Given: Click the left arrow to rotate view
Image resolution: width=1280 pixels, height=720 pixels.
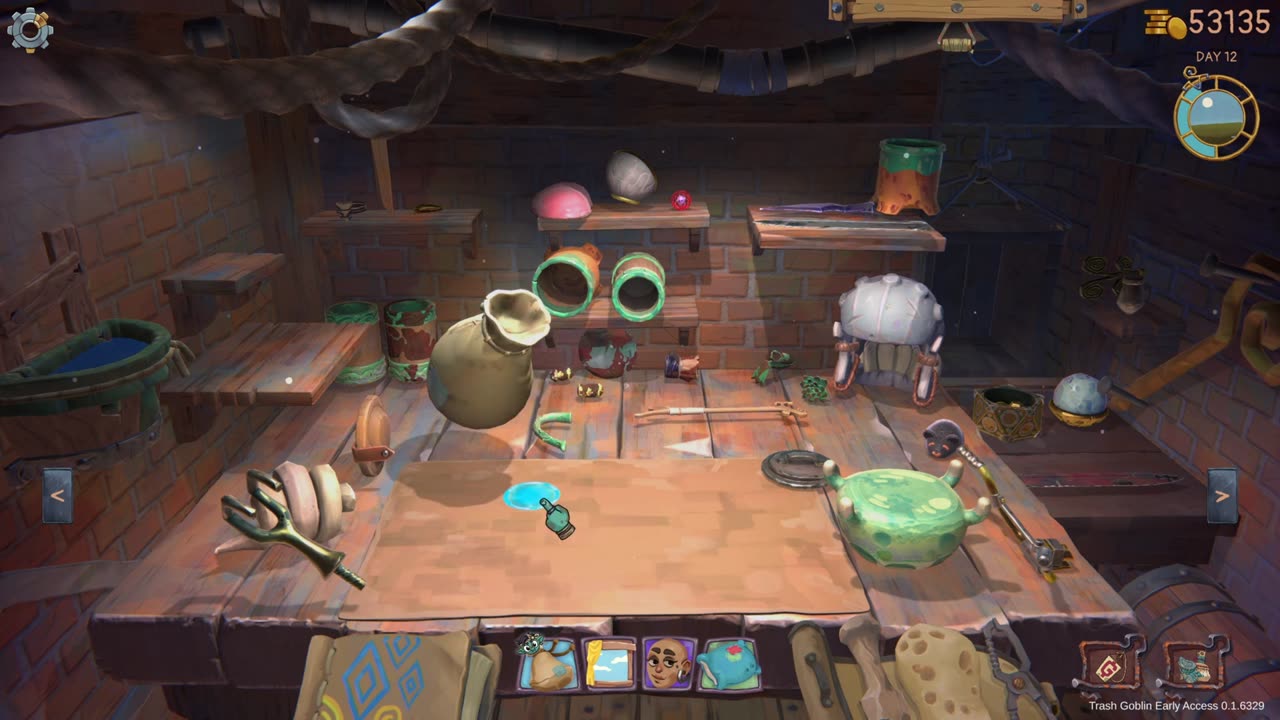Looking at the screenshot, I should coord(57,496).
